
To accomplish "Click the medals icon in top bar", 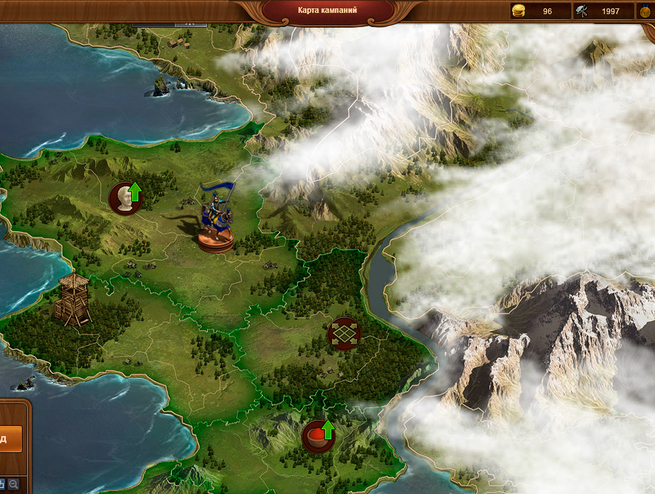I will tap(647, 11).
